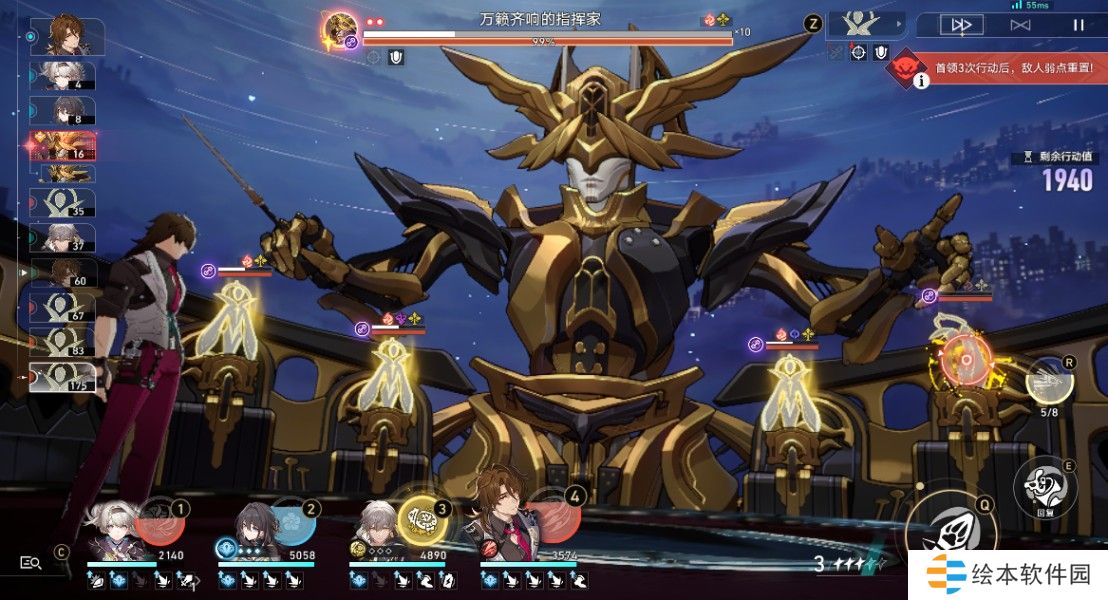The image size is (1108, 600).
Task: Enable auto-battle mode
Action: pyautogui.click(x=1019, y=25)
